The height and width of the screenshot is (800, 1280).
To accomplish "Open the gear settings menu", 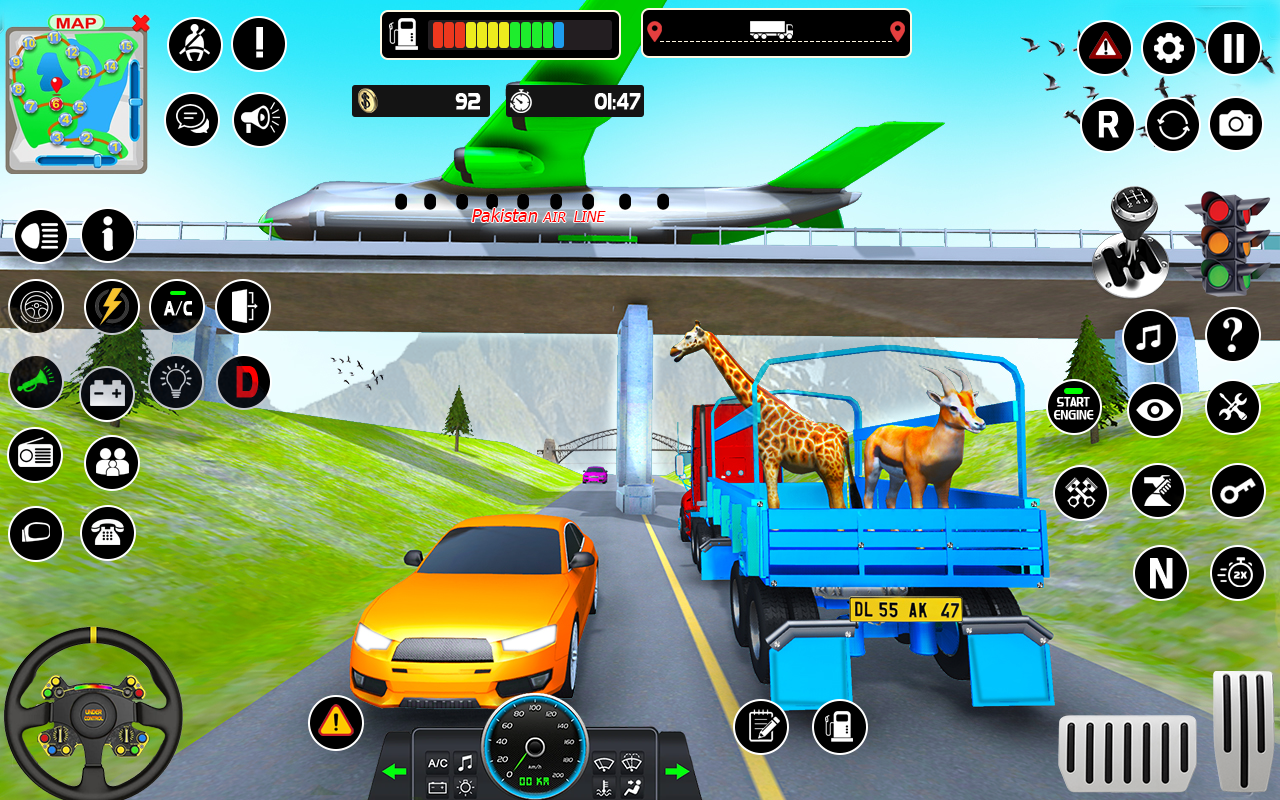I will (x=1168, y=48).
